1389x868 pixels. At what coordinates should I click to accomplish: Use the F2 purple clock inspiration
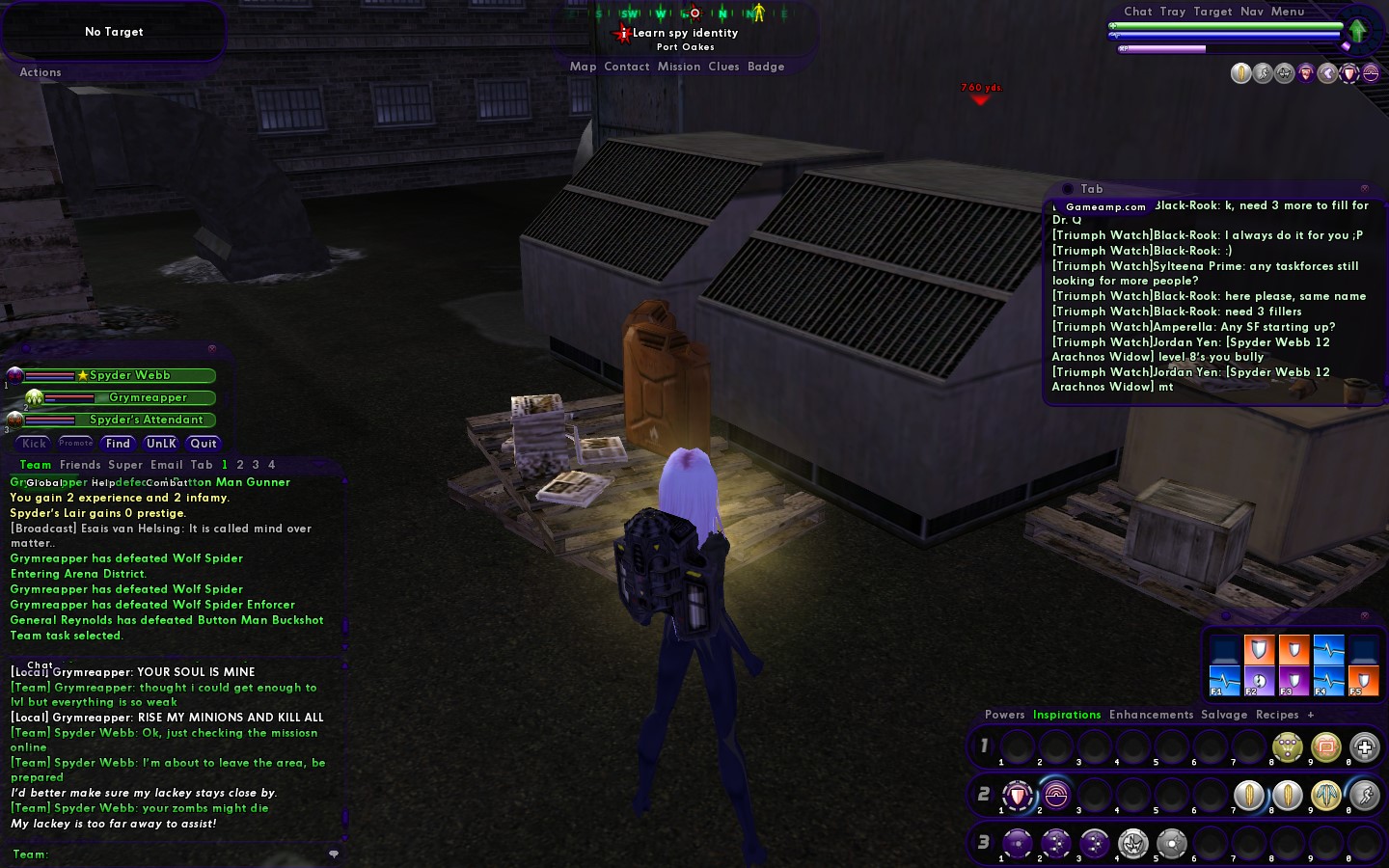pyautogui.click(x=1259, y=681)
